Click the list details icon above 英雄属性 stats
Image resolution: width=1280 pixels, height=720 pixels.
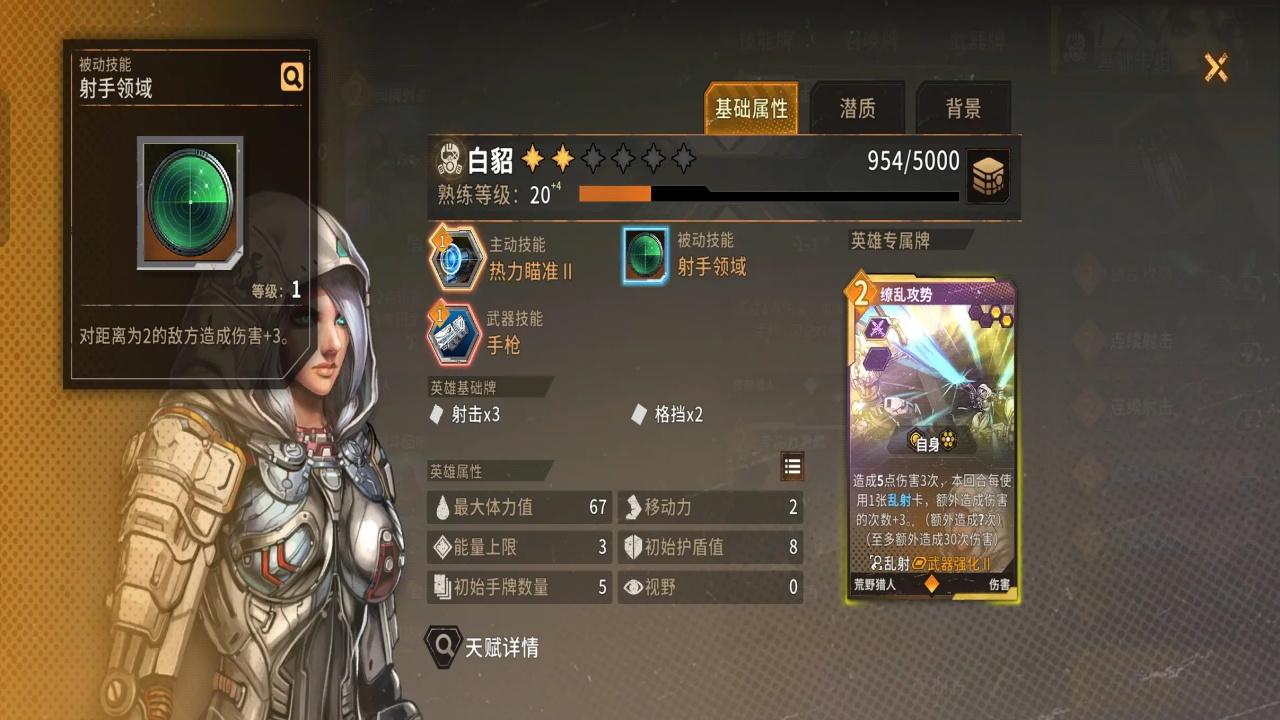click(792, 466)
